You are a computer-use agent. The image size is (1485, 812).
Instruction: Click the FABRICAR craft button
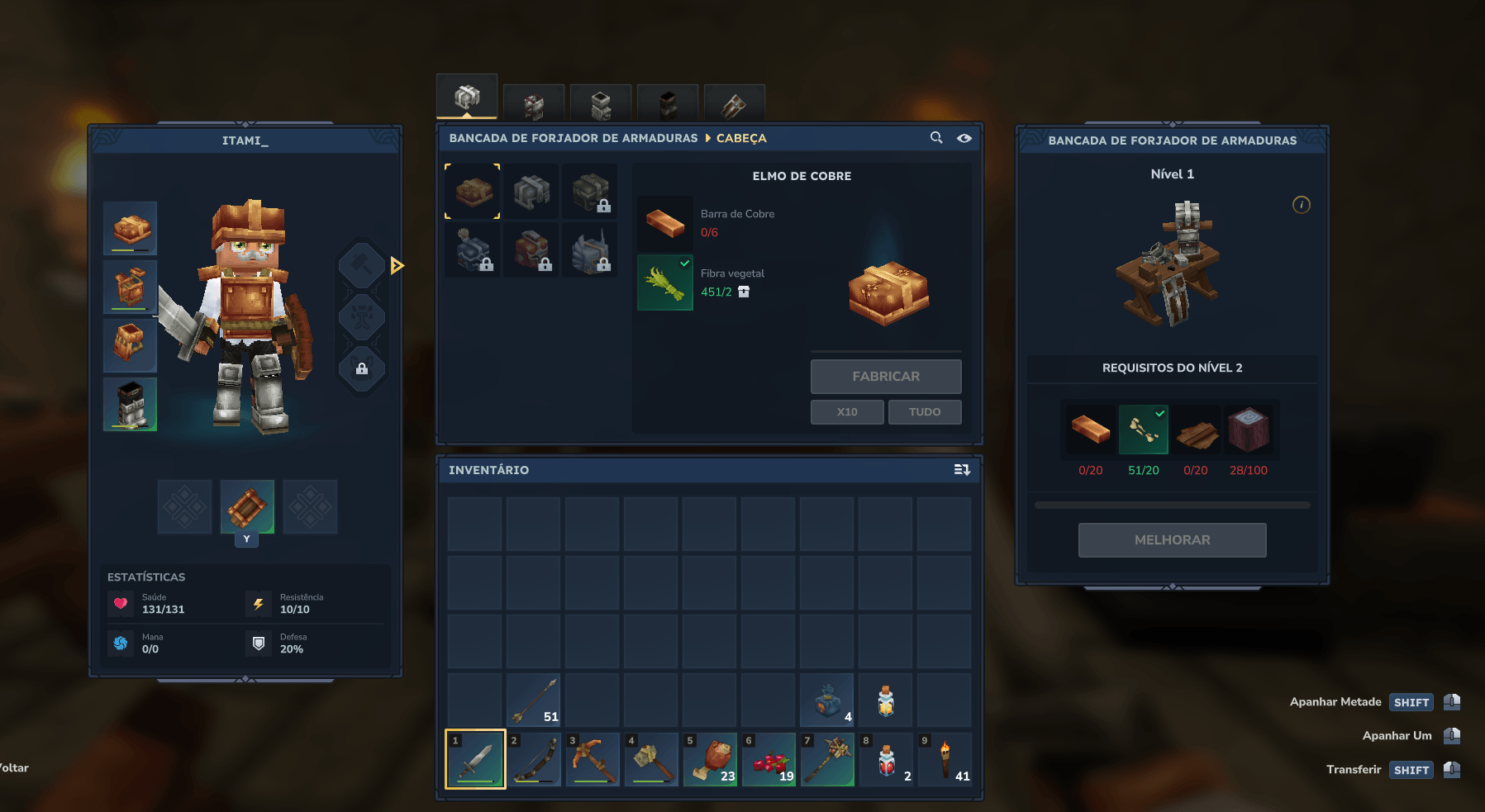pos(885,377)
